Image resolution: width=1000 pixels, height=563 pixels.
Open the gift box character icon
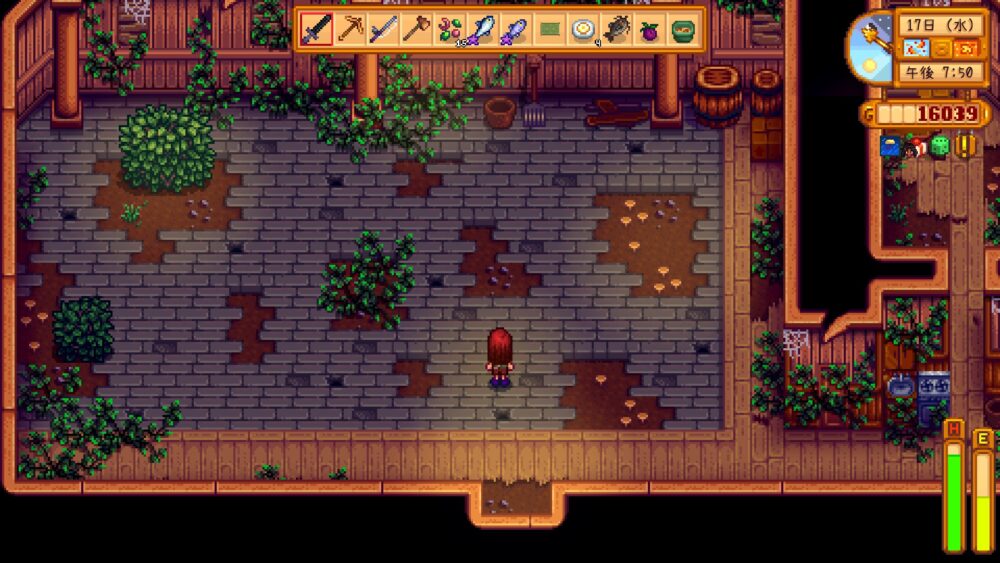915,147
